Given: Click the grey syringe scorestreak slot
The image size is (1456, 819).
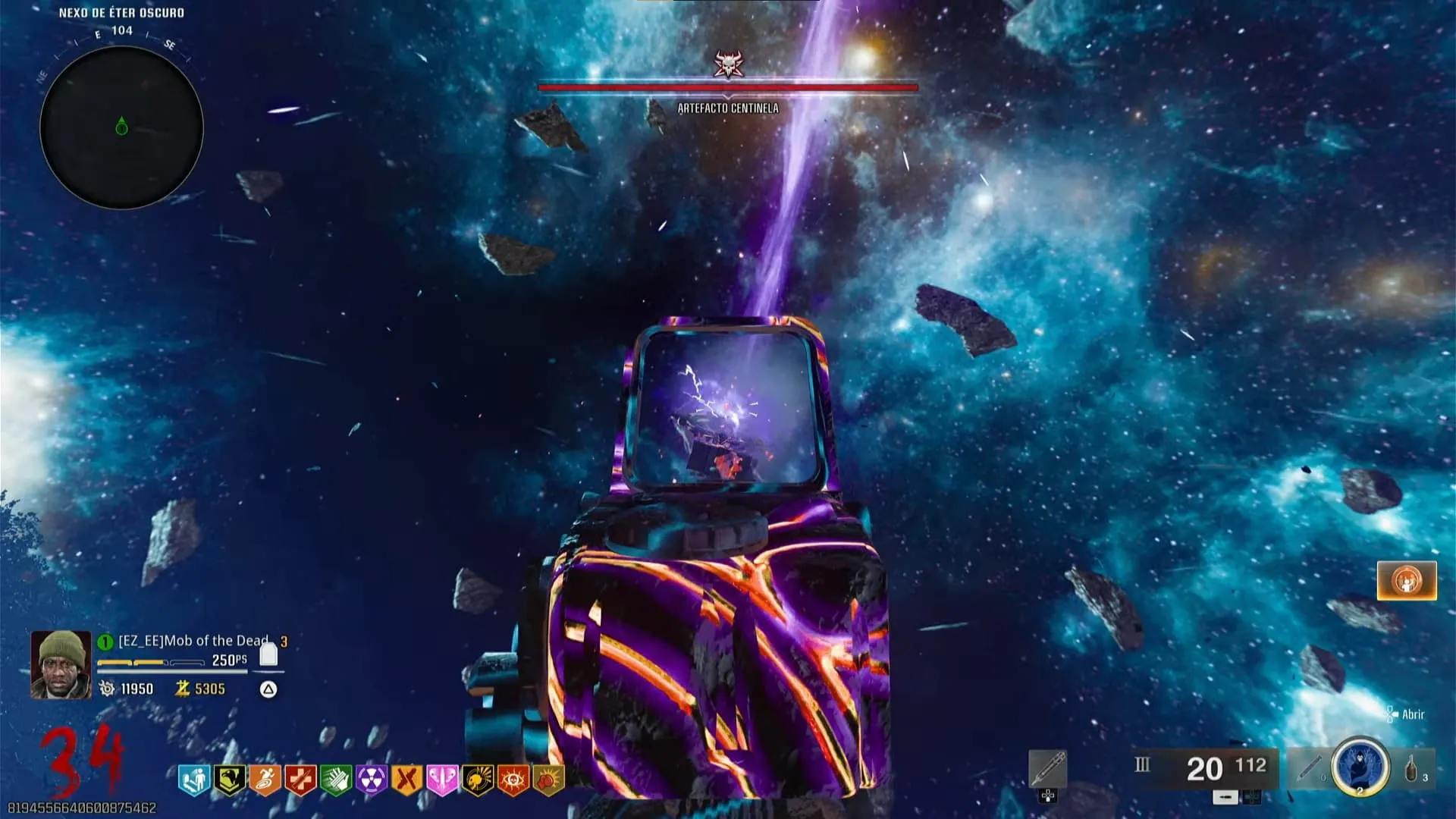Looking at the screenshot, I should 1048,769.
